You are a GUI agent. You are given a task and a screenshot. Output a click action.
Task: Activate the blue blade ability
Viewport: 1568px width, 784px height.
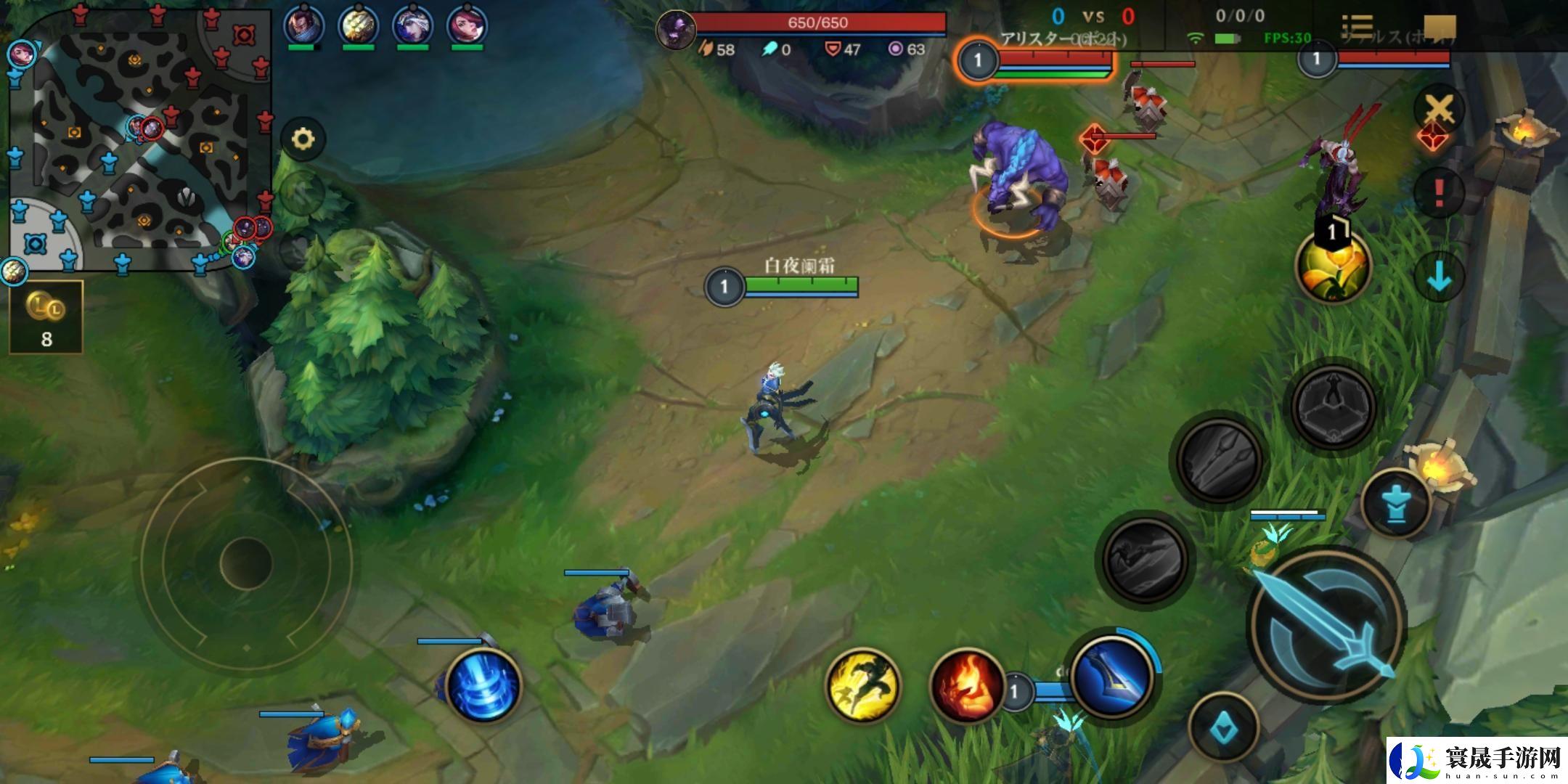pos(1111,674)
